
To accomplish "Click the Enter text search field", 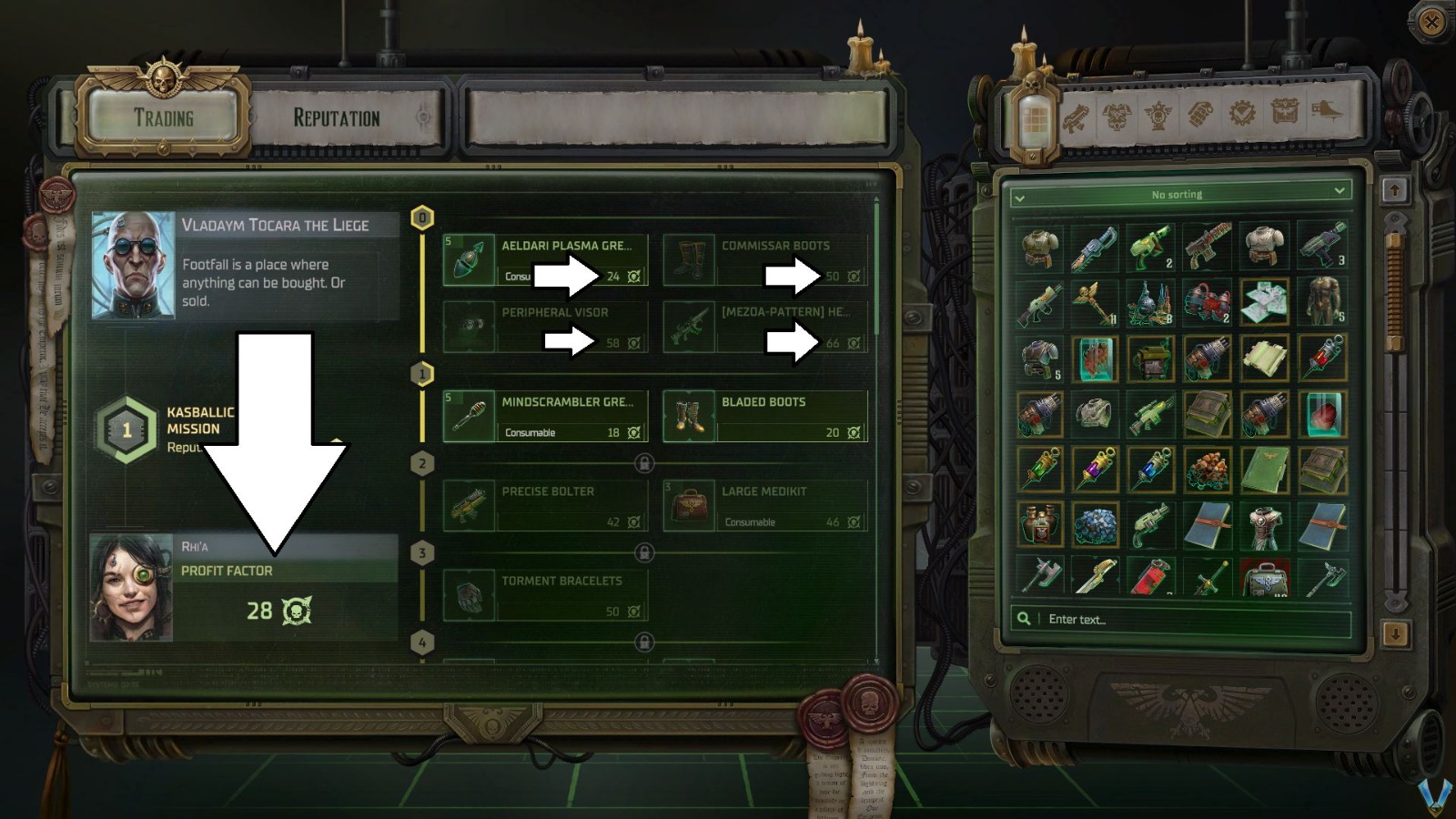I will (1137, 619).
